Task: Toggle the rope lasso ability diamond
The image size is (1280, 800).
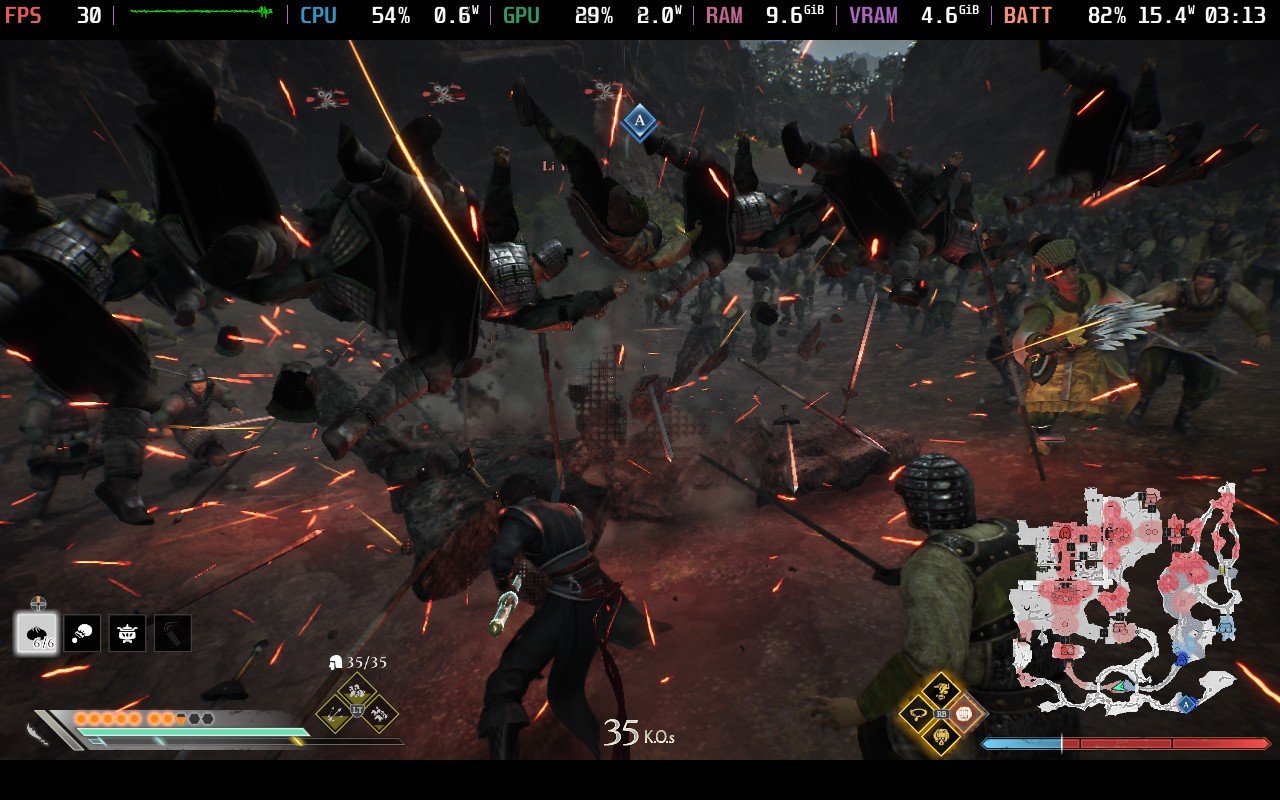Action: pos(917,716)
